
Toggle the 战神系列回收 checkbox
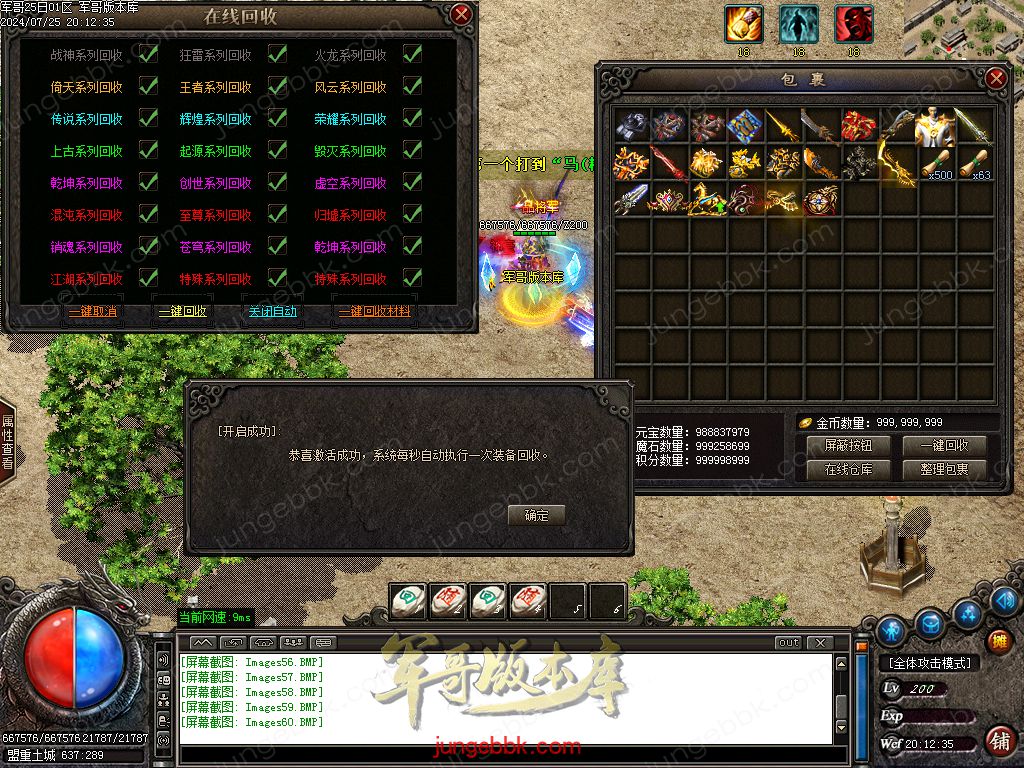tap(148, 55)
